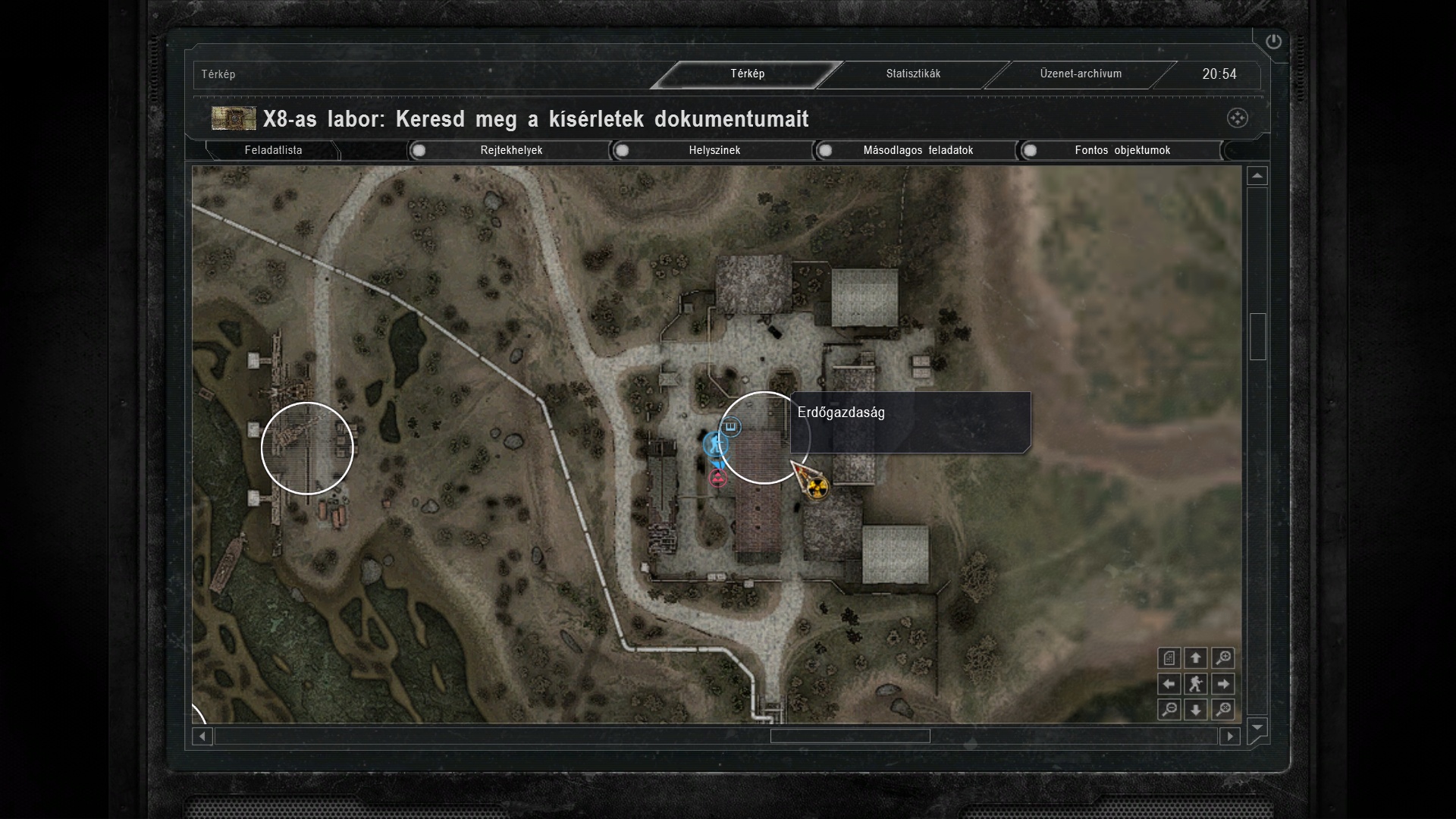Image resolution: width=1456 pixels, height=819 pixels.
Task: Open the Üzenet-archívum tab
Action: (1081, 74)
